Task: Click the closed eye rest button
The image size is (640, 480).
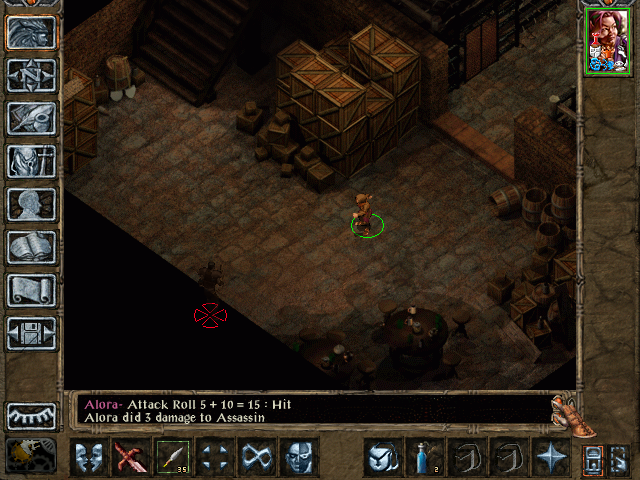Action: [31, 416]
